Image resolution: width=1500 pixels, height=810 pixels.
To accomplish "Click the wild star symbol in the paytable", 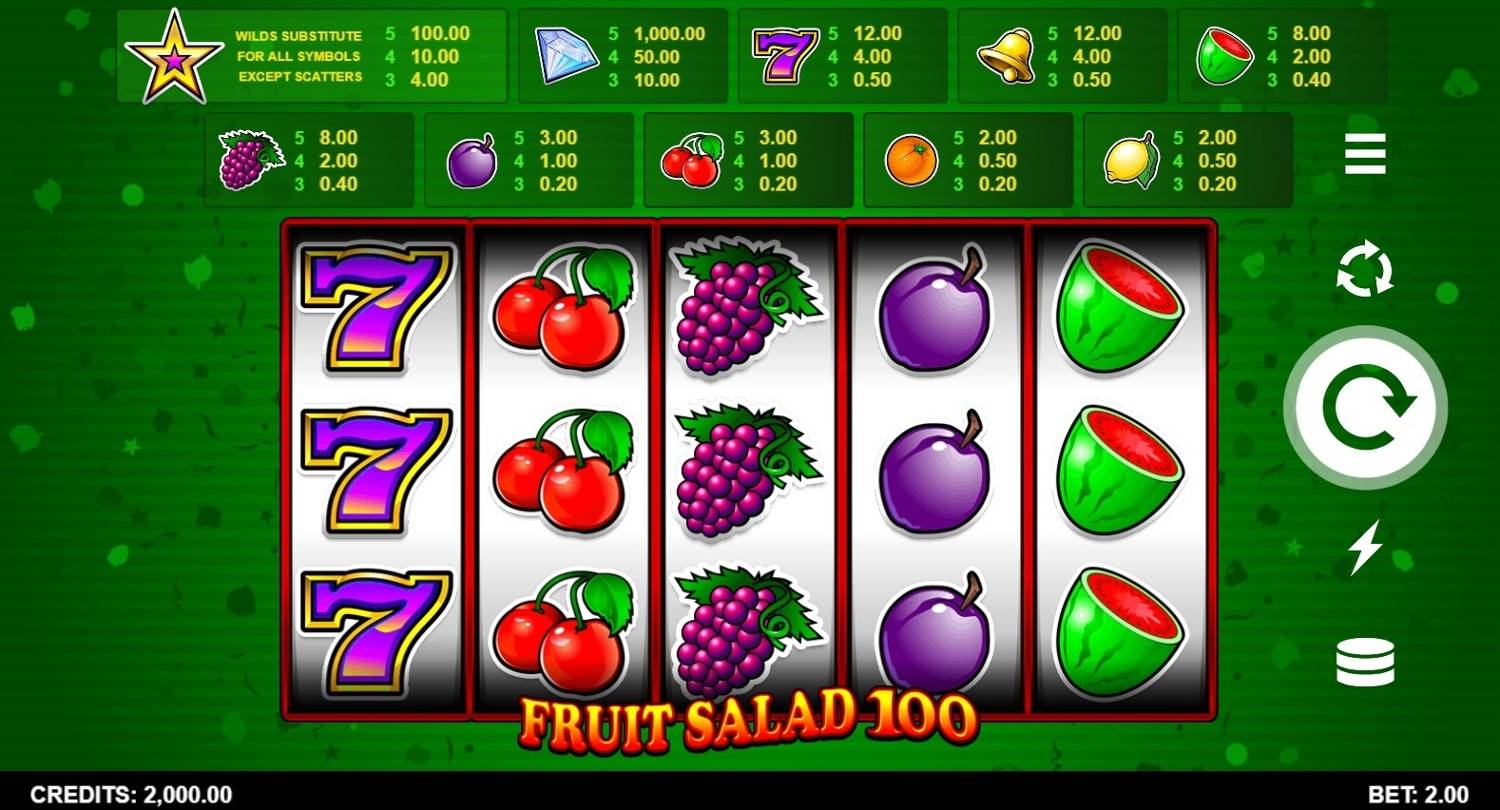I will pyautogui.click(x=170, y=55).
